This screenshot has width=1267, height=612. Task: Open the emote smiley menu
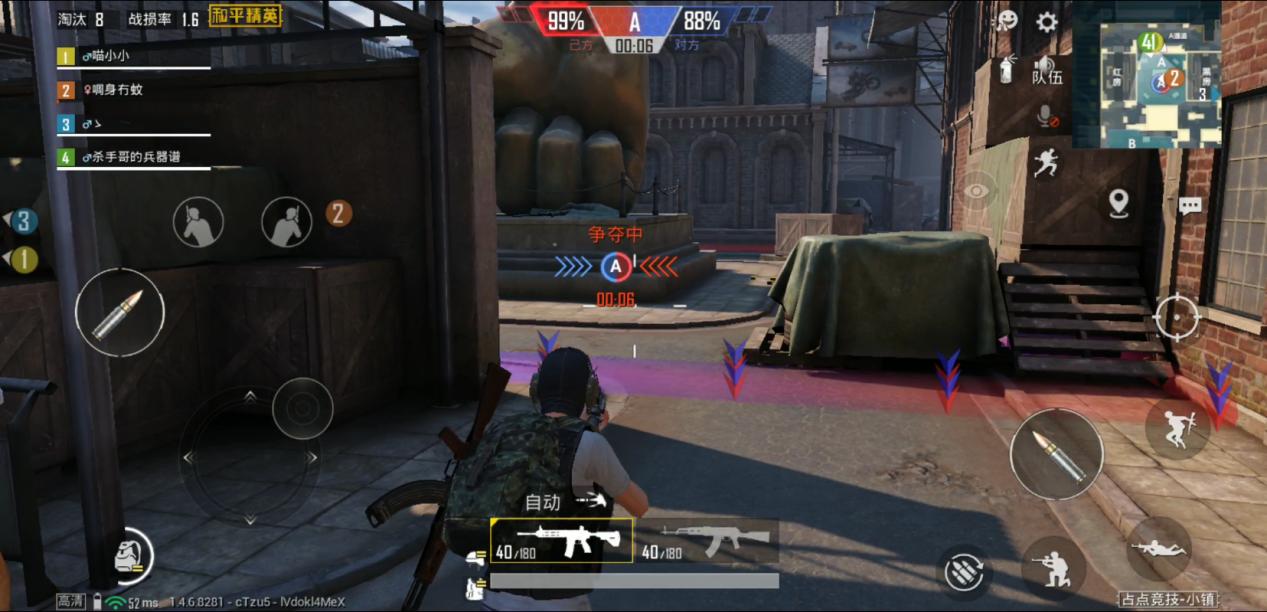click(x=1007, y=21)
